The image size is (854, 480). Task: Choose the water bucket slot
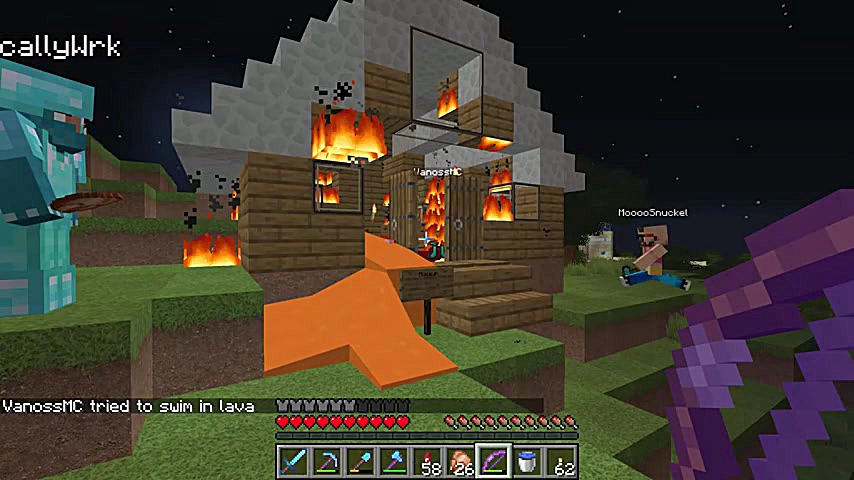528,461
